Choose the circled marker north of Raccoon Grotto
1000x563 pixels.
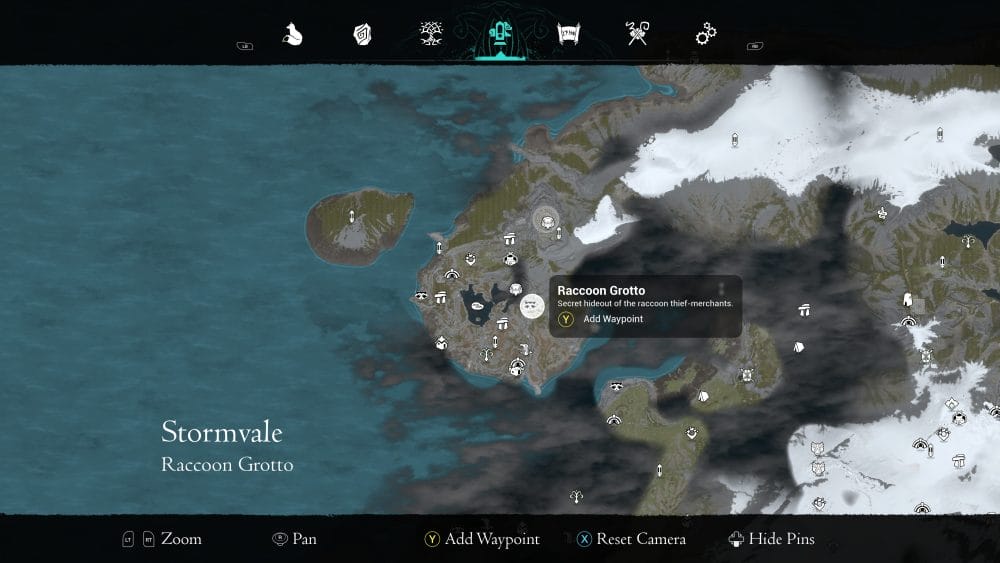point(546,217)
